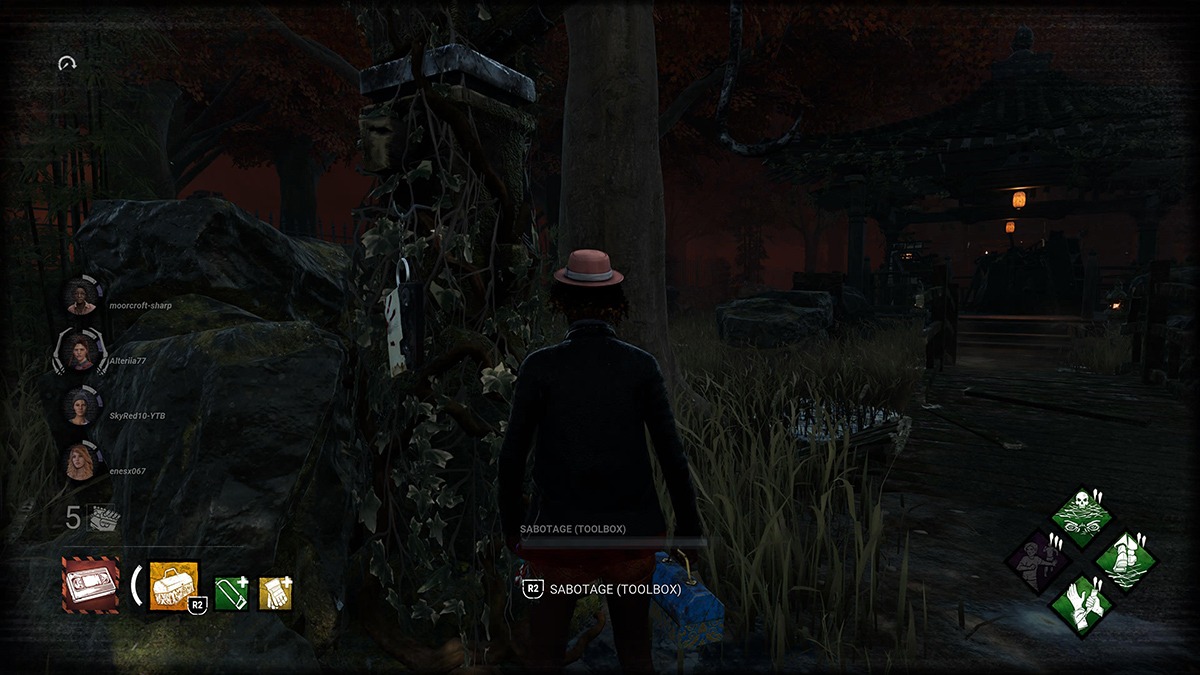Image resolution: width=1200 pixels, height=675 pixels.
Task: Click the generators remaining icon
Action: pyautogui.click(x=101, y=517)
